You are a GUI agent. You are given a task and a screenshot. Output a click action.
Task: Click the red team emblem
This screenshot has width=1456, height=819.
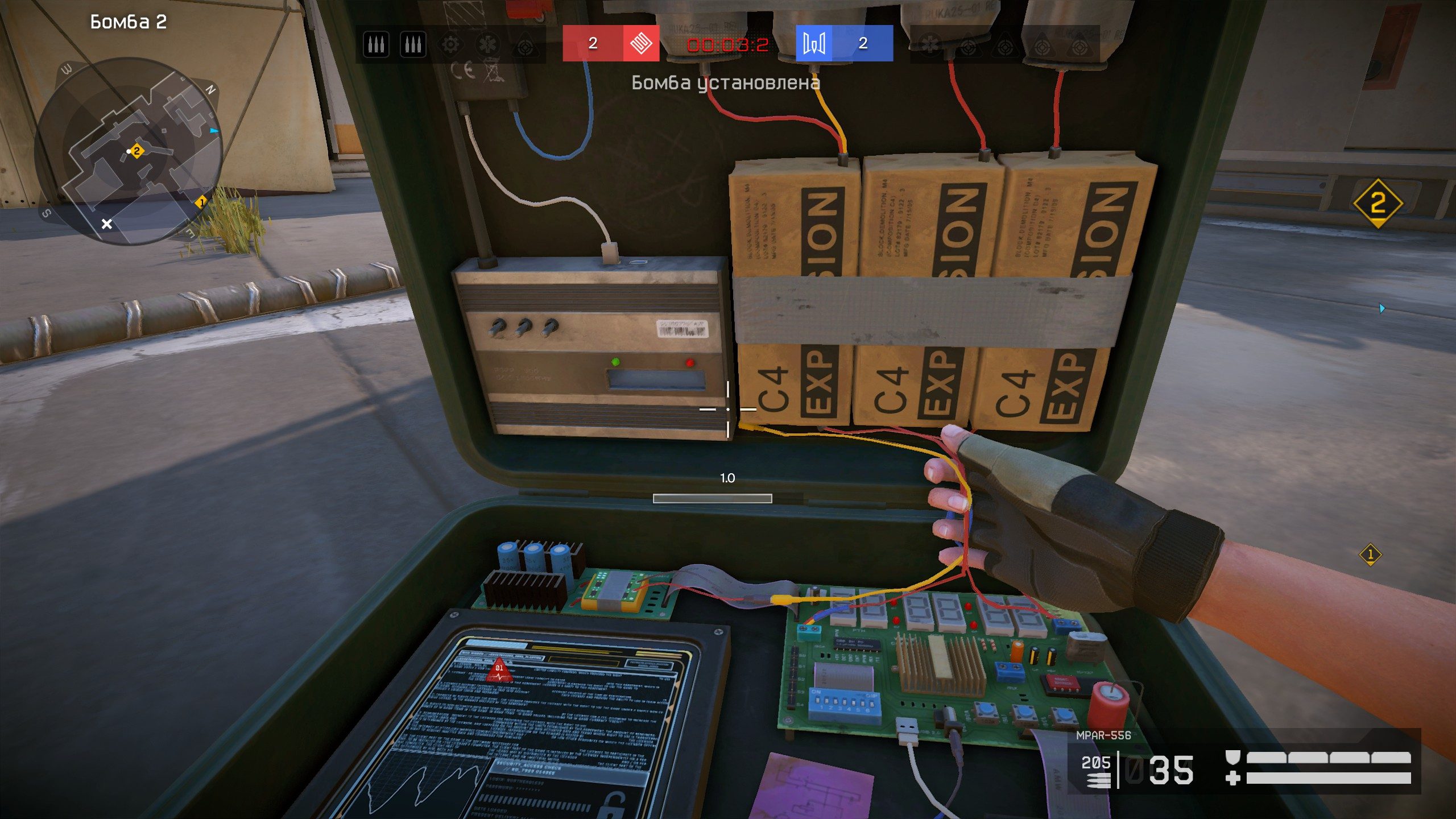point(640,43)
